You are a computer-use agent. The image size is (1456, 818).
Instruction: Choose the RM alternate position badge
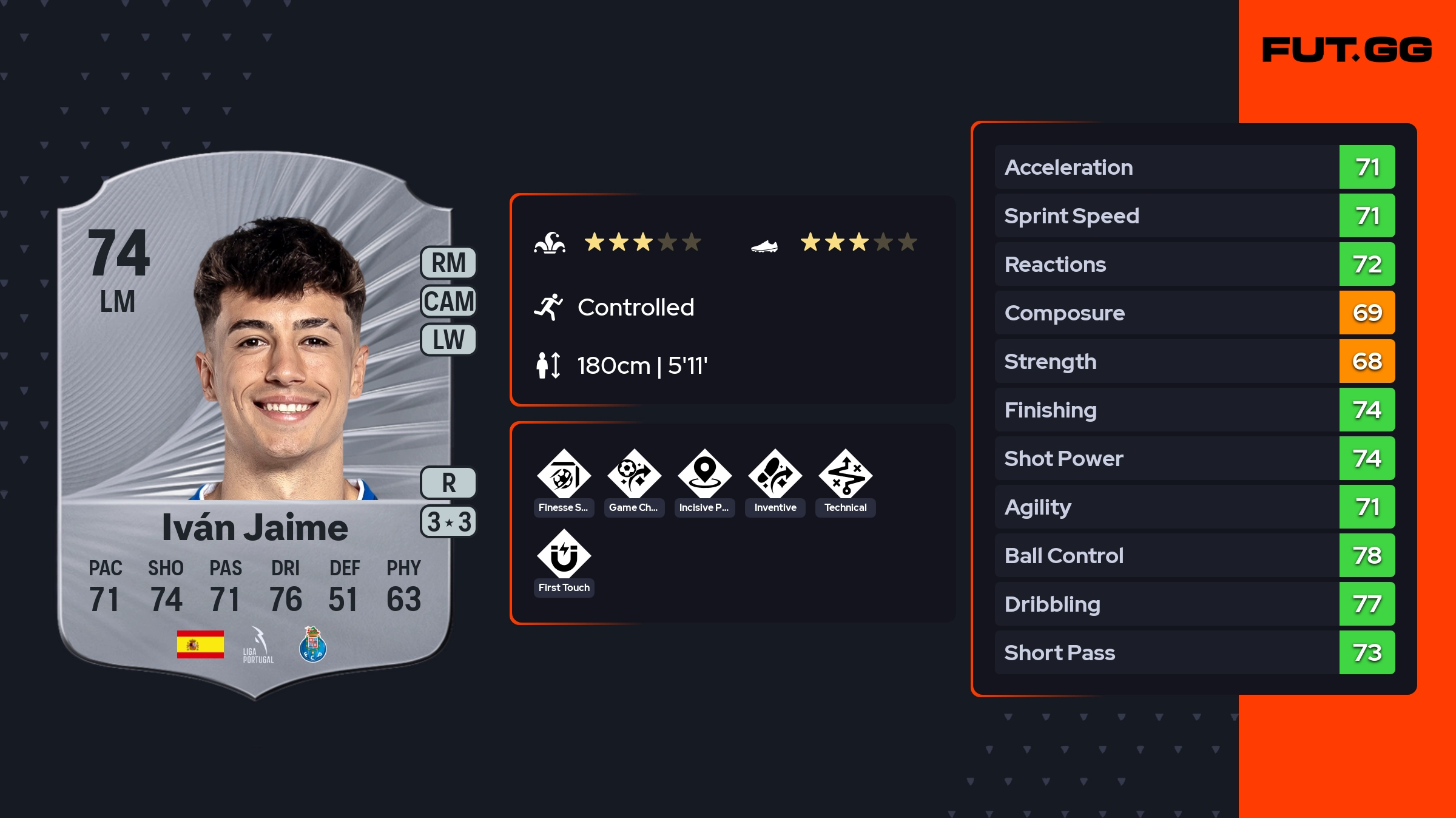448,263
